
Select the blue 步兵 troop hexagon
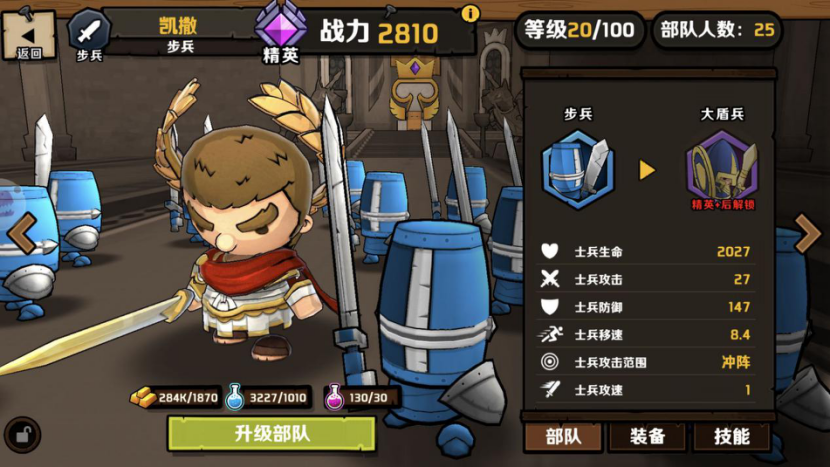577,169
